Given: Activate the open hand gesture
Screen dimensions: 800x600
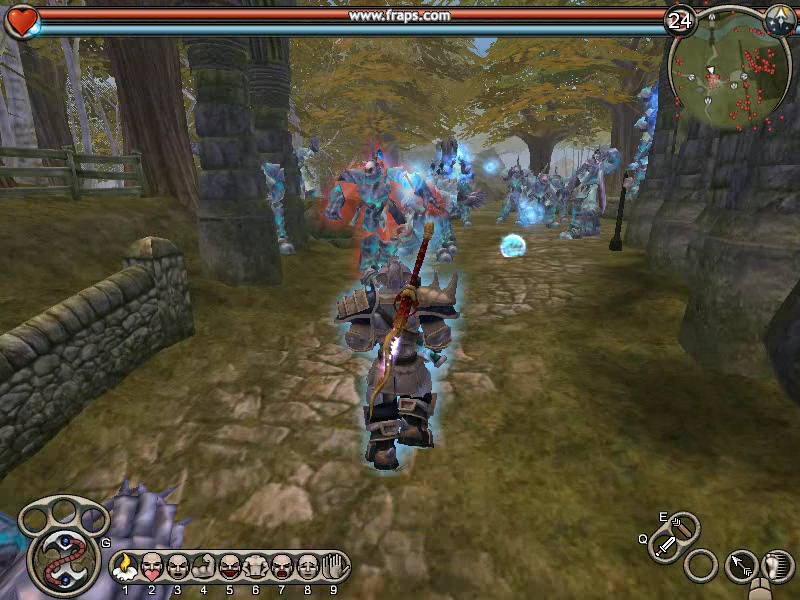Looking at the screenshot, I should [333, 567].
